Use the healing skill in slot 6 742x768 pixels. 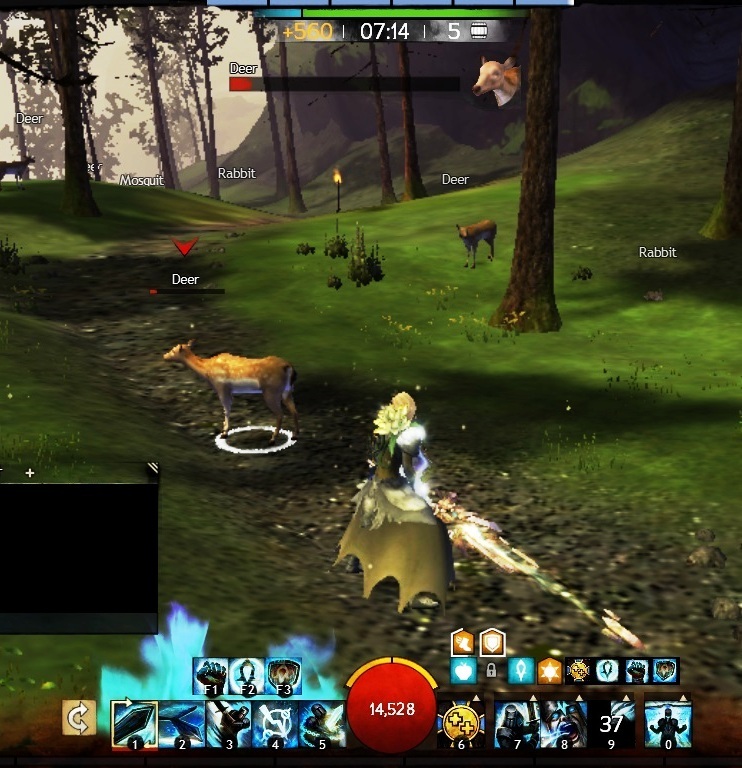point(461,722)
